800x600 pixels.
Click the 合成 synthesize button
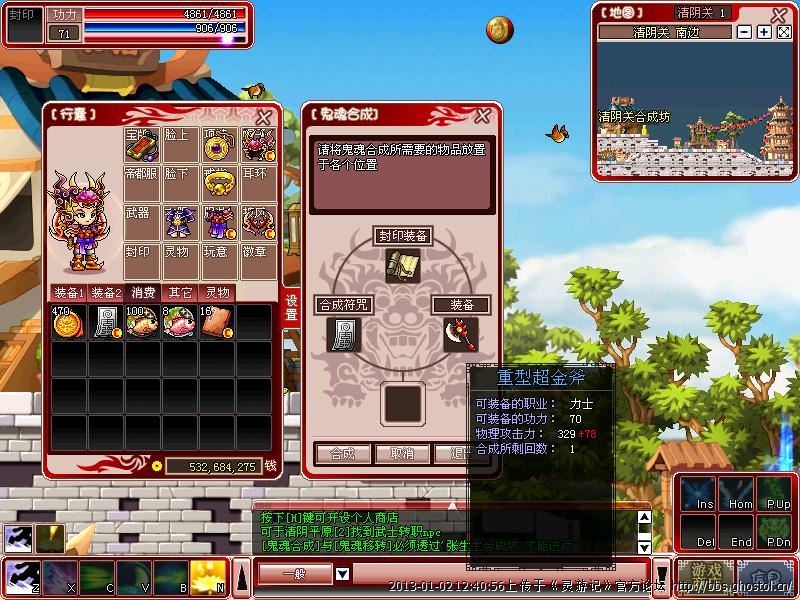pyautogui.click(x=342, y=453)
